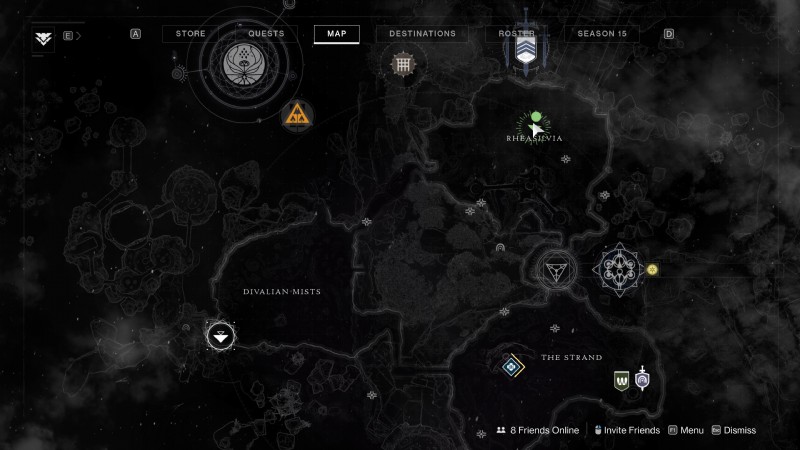Select the Divalian Mists landing zone marker
The width and height of the screenshot is (800, 450).
[x=221, y=335]
